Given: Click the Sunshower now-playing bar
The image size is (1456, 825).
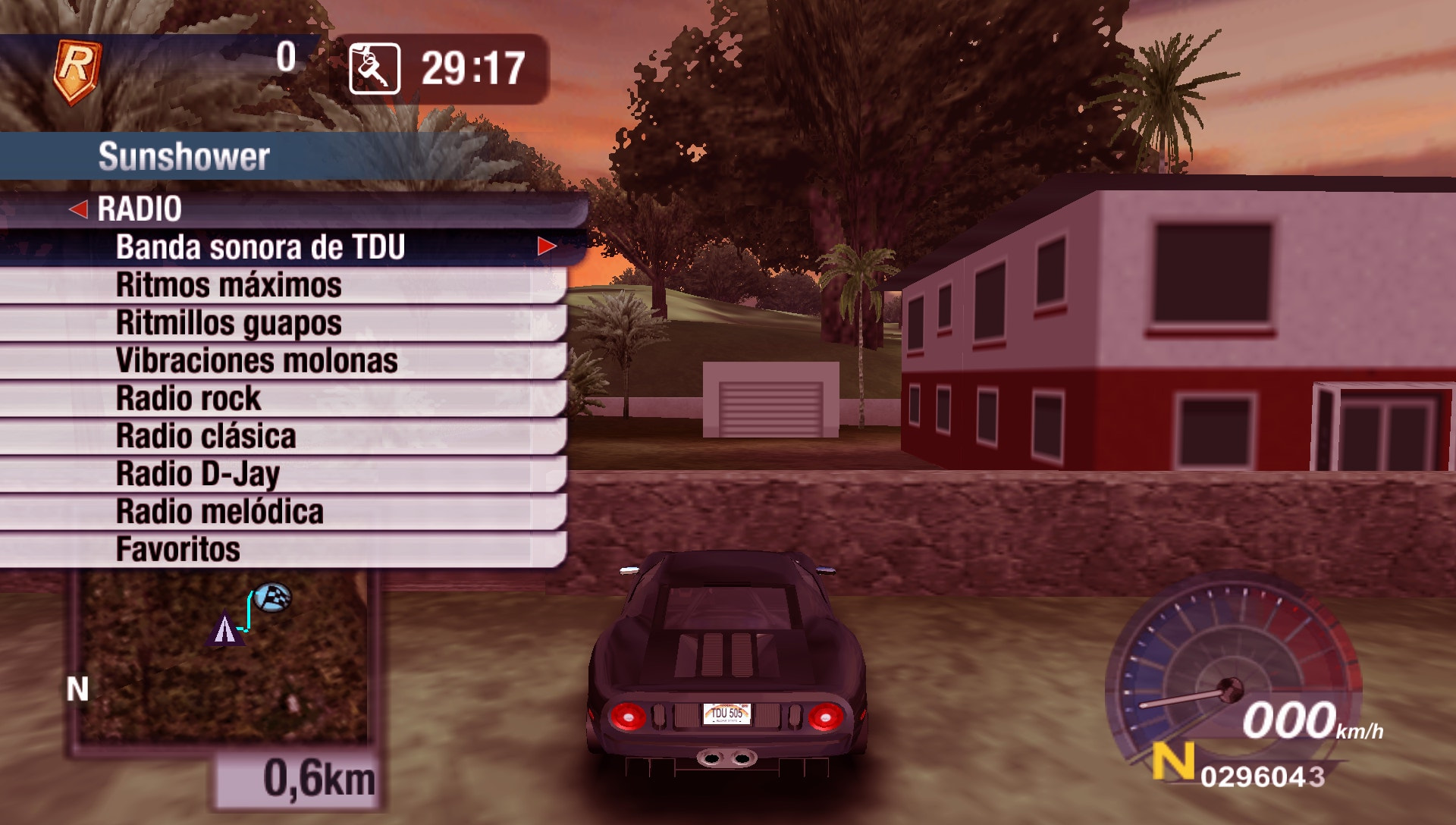Looking at the screenshot, I should (x=185, y=154).
